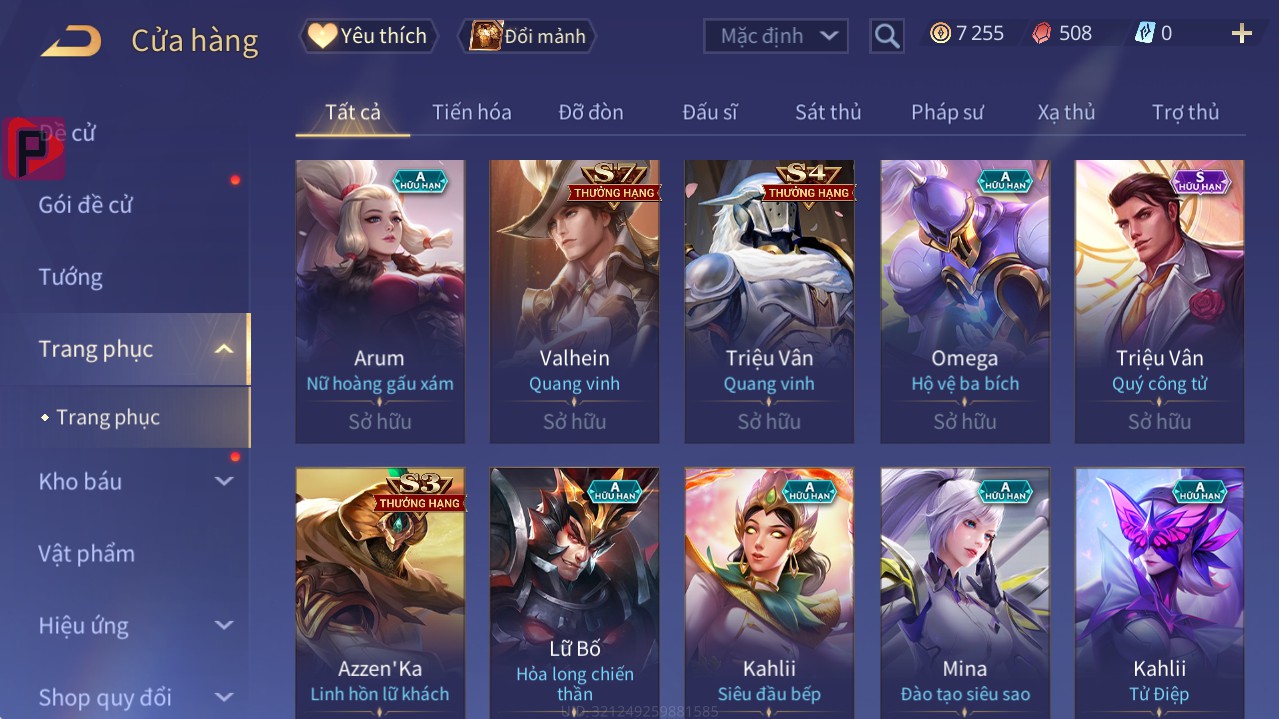Image resolution: width=1279 pixels, height=719 pixels.
Task: Switch to the Đỡ đòn tab
Action: [591, 112]
